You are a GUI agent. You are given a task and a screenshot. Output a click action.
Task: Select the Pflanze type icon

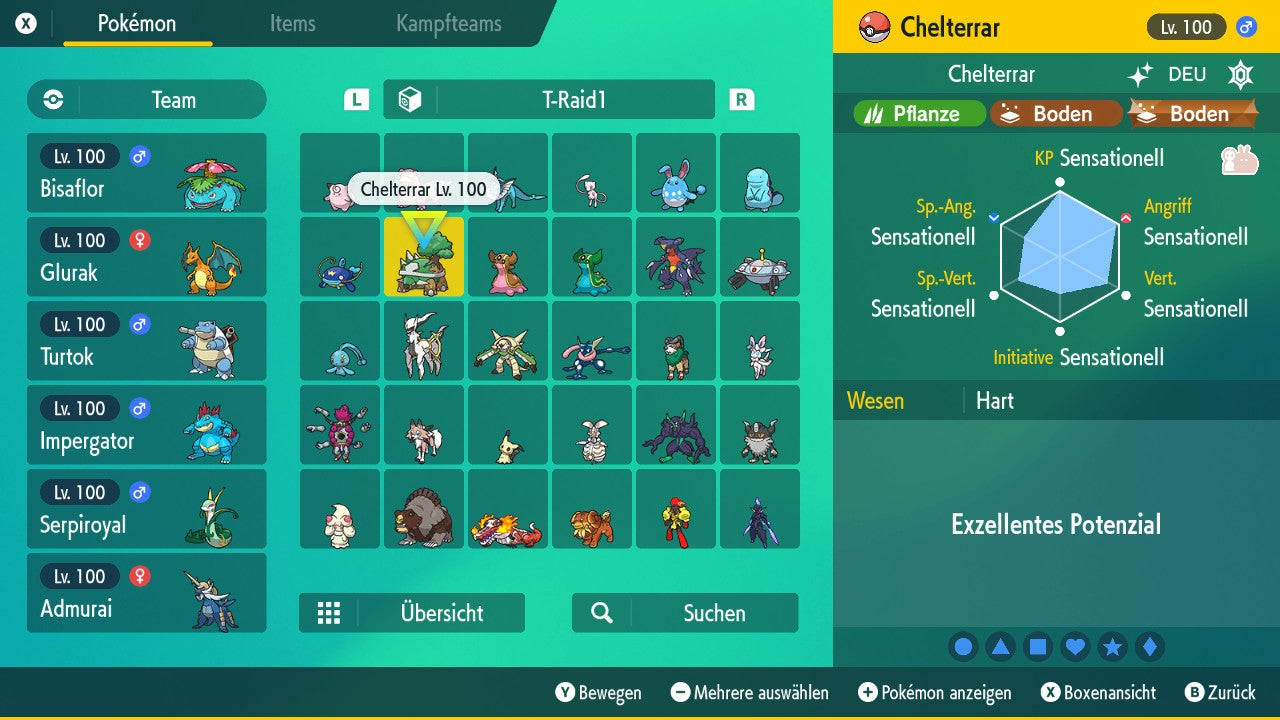(918, 113)
